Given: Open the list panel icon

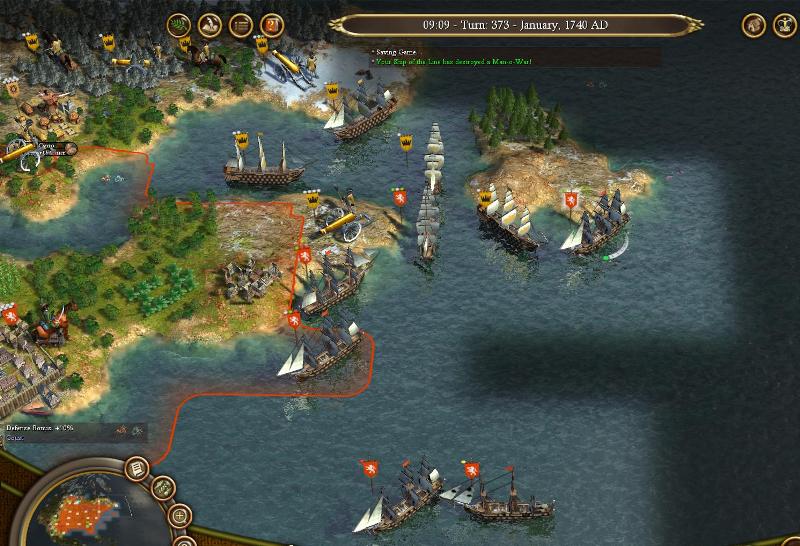Looking at the screenshot, I should [241, 25].
